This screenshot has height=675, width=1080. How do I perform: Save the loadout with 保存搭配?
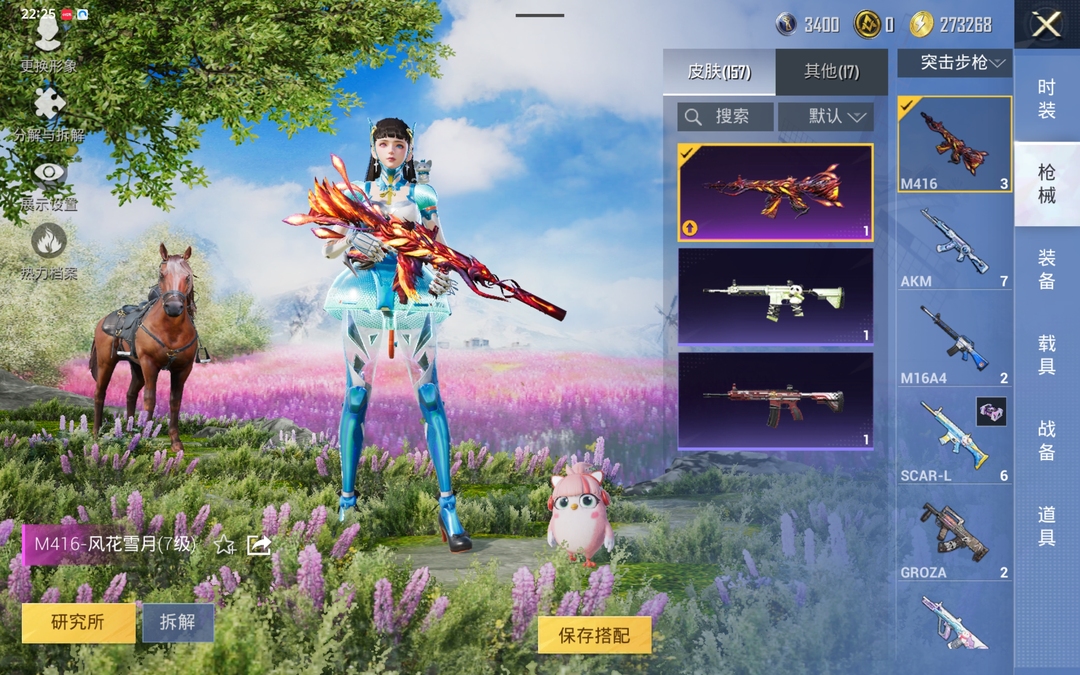tap(595, 635)
